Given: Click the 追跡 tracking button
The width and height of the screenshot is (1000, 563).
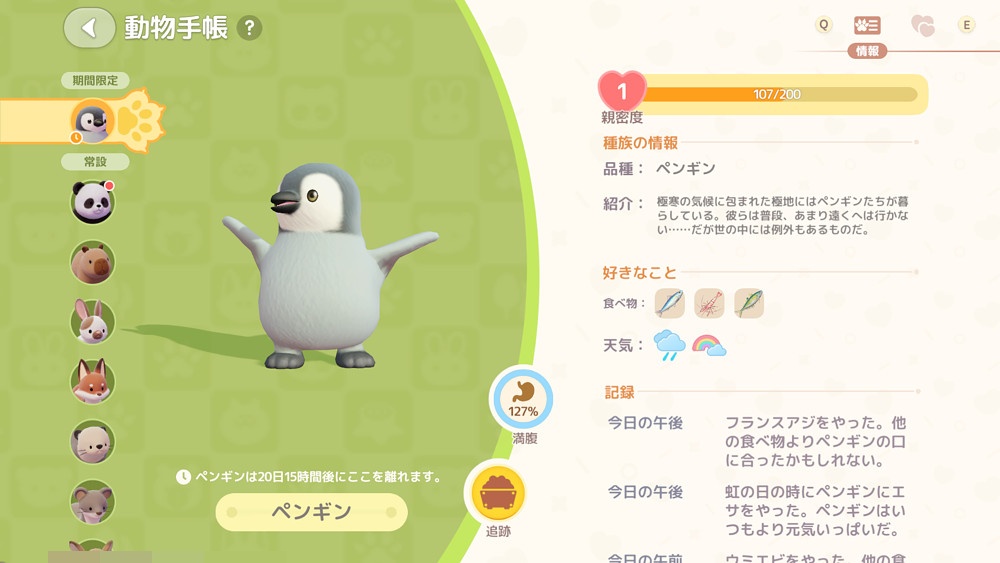Looking at the screenshot, I should (498, 494).
